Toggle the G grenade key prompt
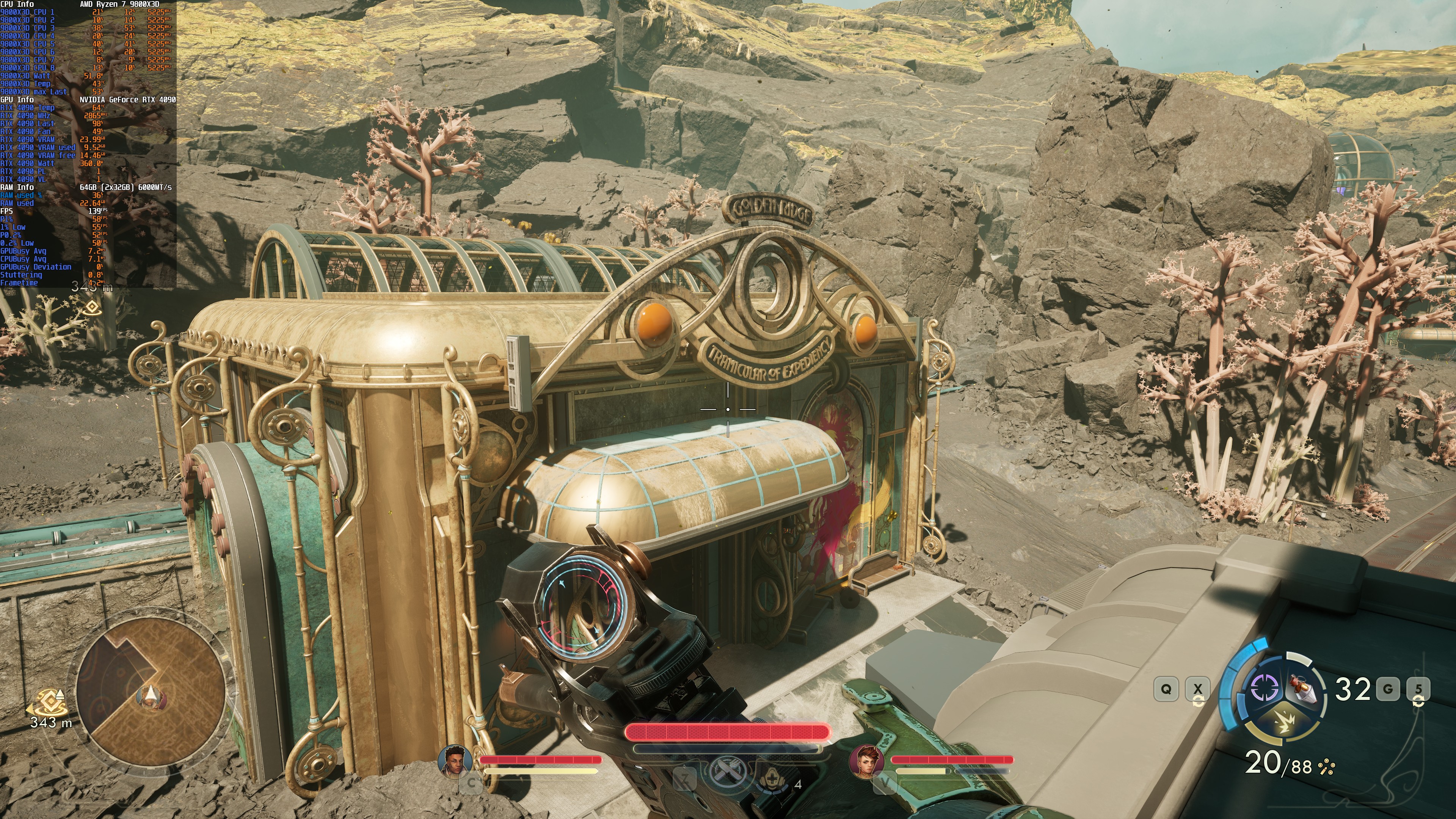 click(x=1388, y=689)
